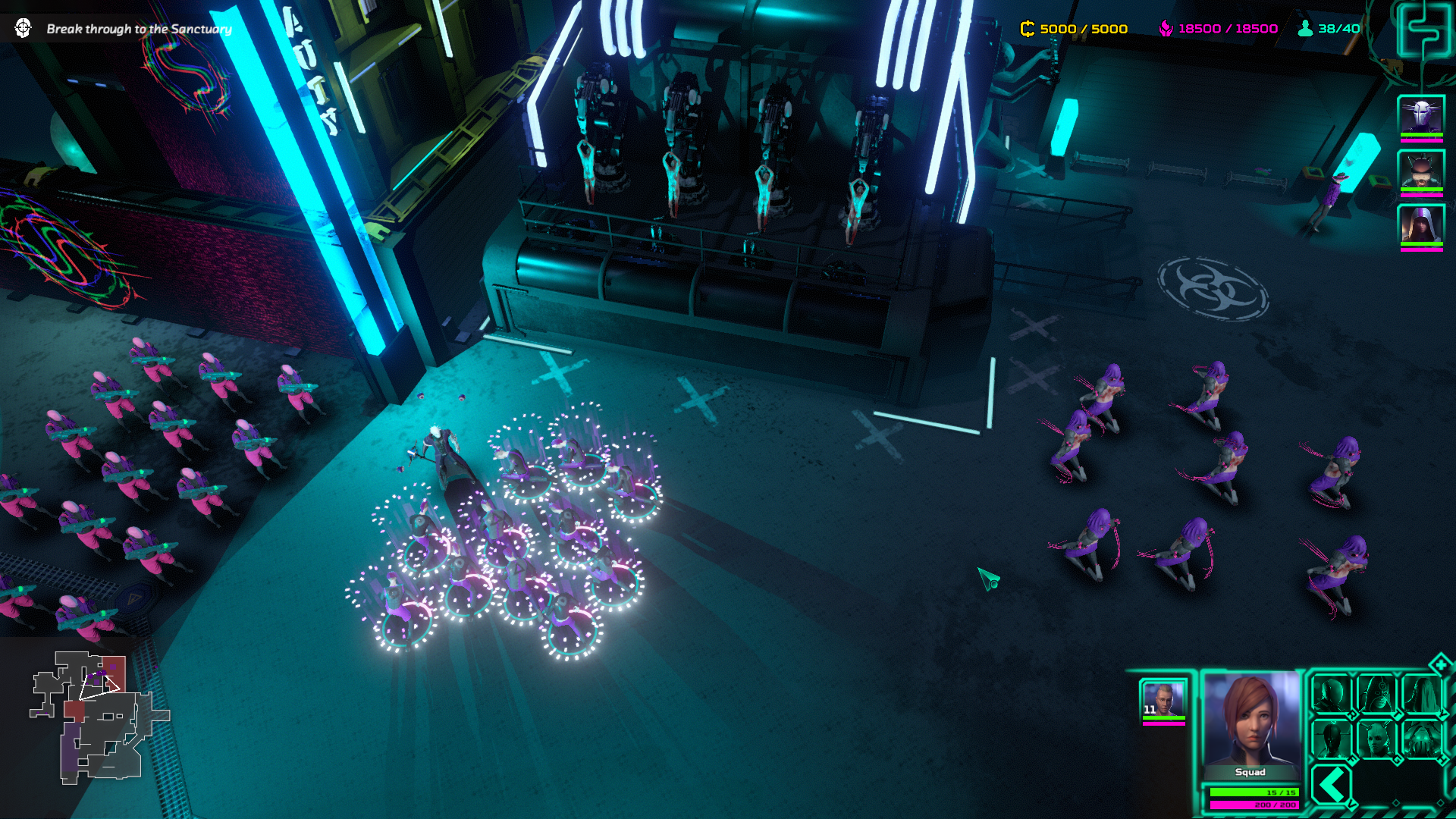Collapse the ability grid with the left-pointing arrow

1332,784
